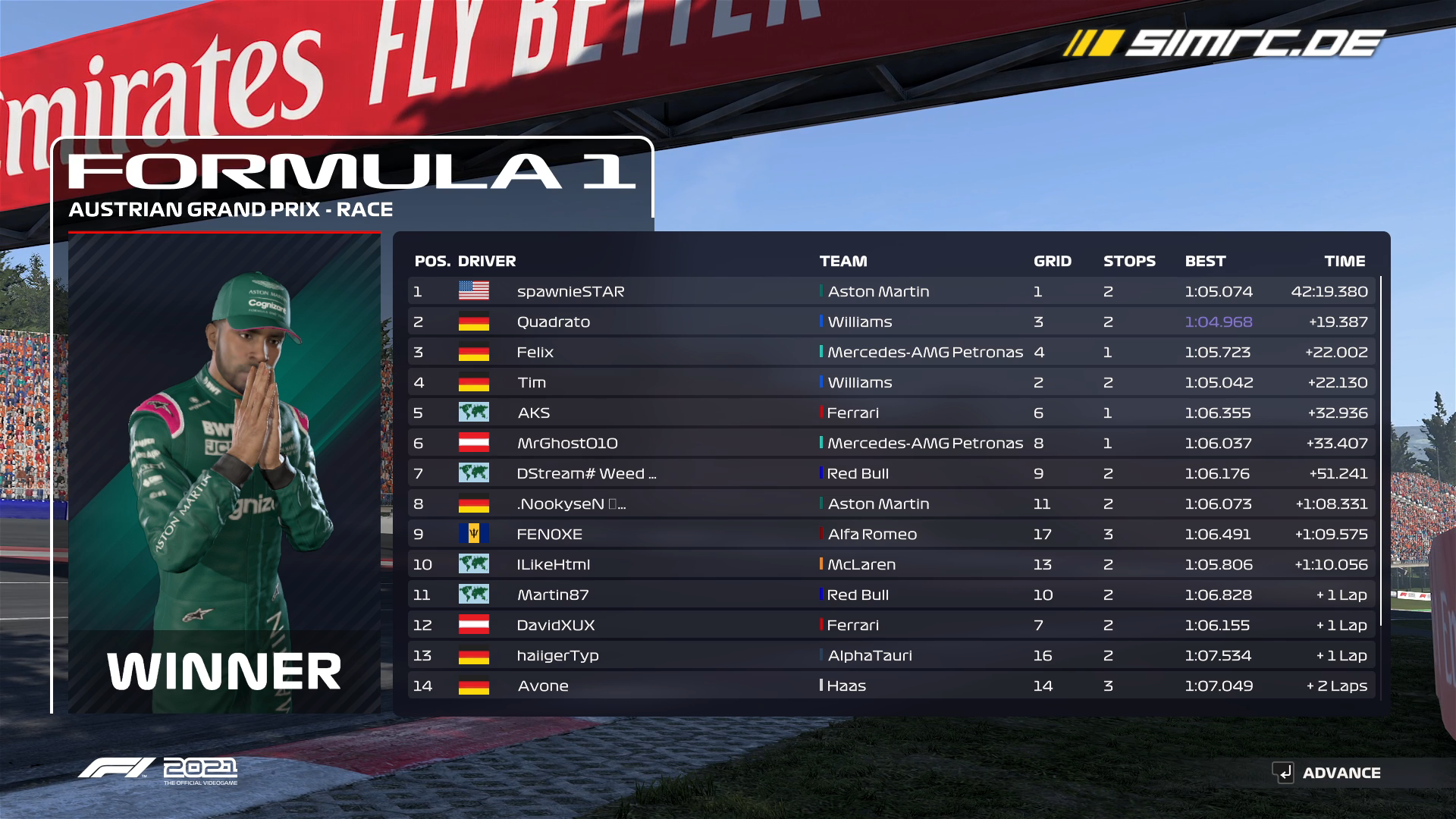Pick Felix's Mercedes-AMG Petronas row
1456x819 pixels.
[x=891, y=352]
